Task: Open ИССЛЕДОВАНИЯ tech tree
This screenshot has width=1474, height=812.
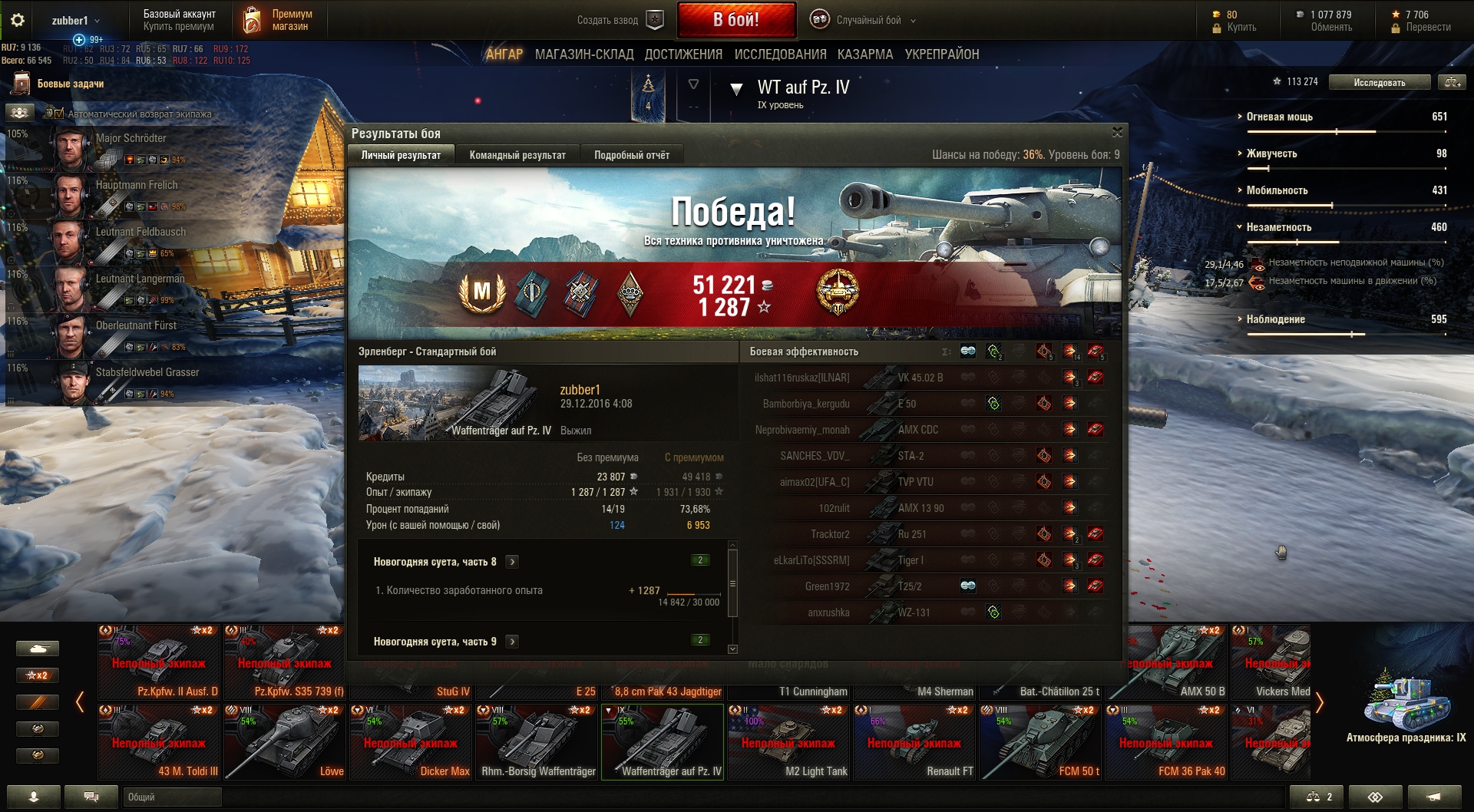Action: (x=780, y=54)
